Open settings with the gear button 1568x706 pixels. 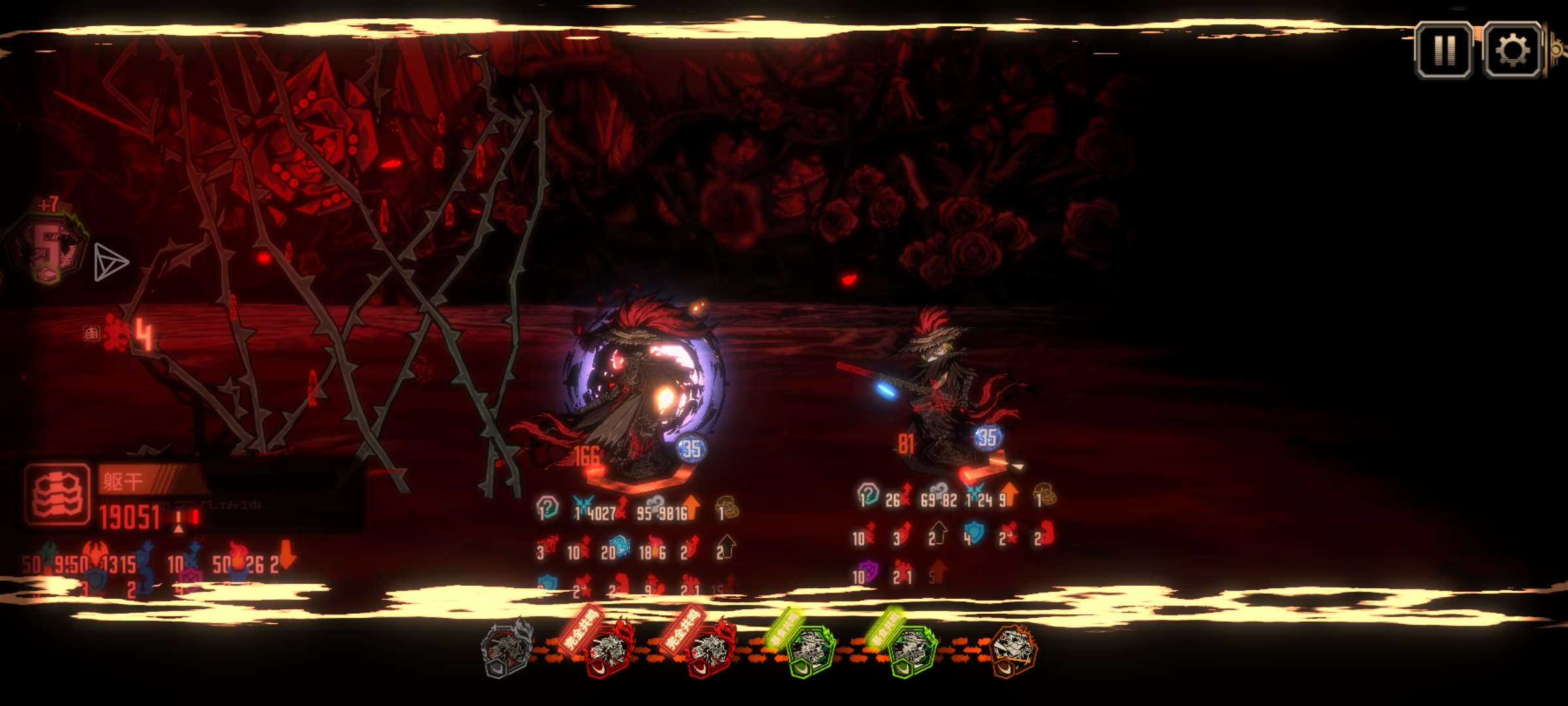tap(1512, 50)
